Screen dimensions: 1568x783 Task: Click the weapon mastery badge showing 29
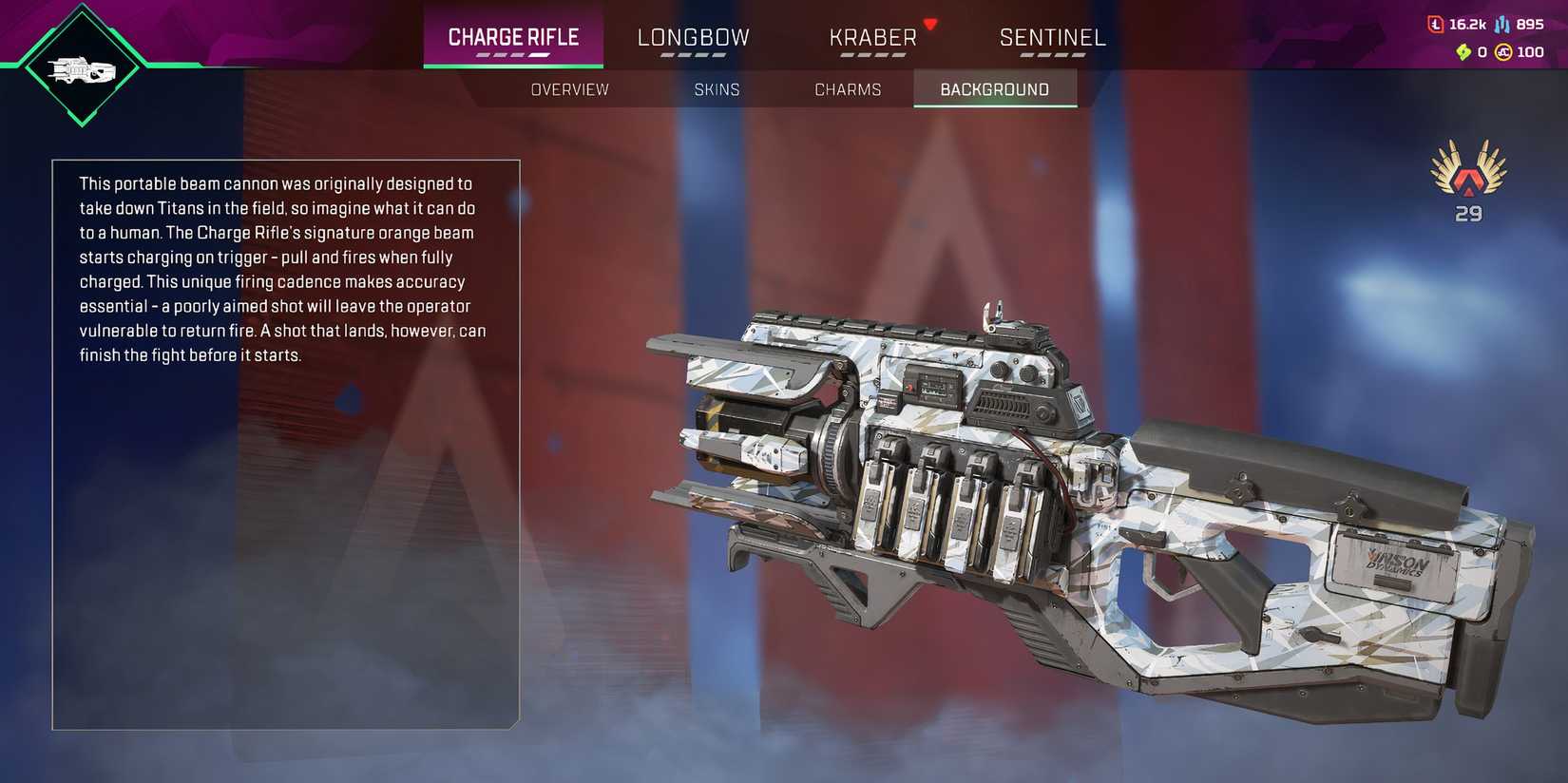click(1468, 185)
